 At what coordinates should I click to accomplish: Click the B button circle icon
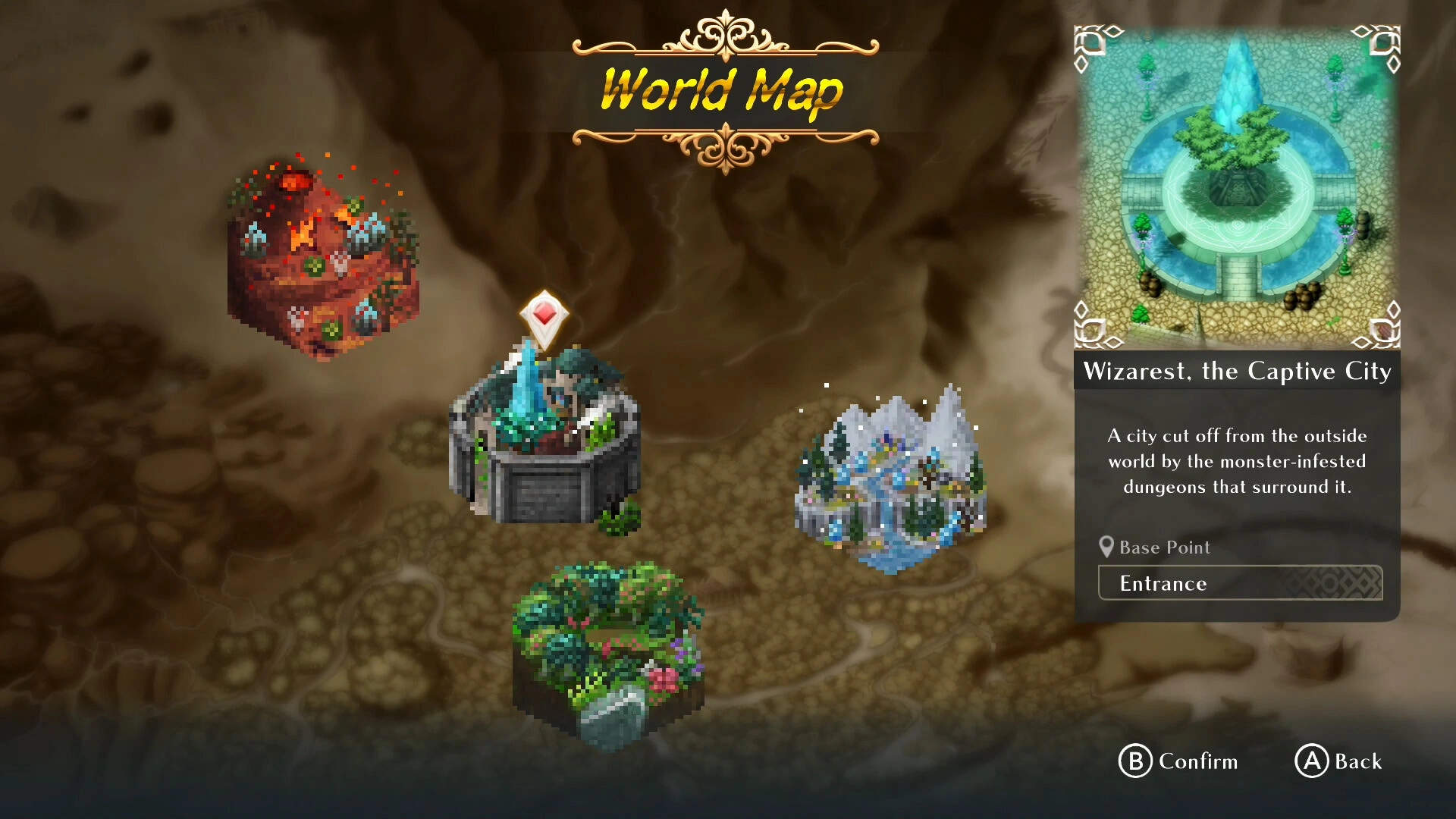click(1134, 762)
